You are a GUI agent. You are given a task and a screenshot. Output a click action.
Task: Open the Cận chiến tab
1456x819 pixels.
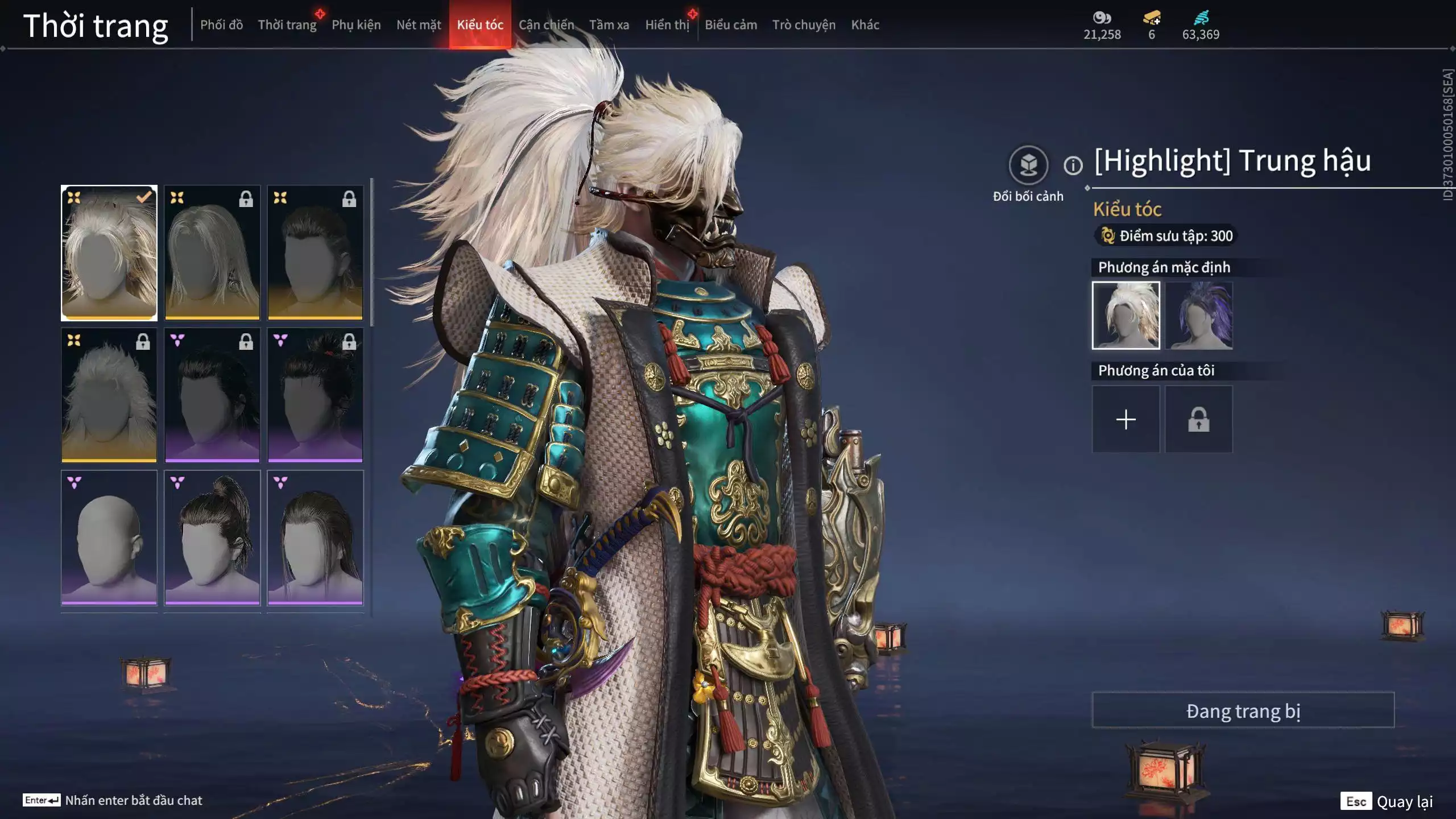click(547, 24)
